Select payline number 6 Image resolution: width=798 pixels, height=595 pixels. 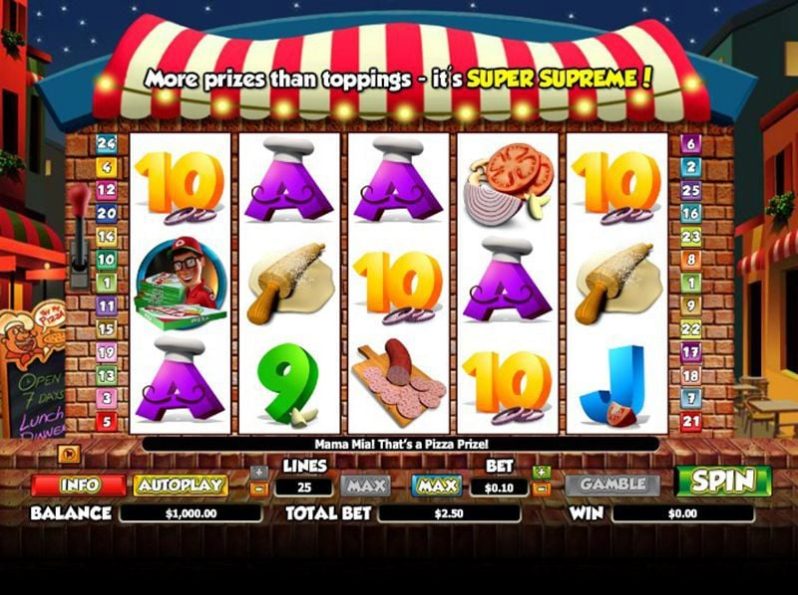click(x=690, y=142)
